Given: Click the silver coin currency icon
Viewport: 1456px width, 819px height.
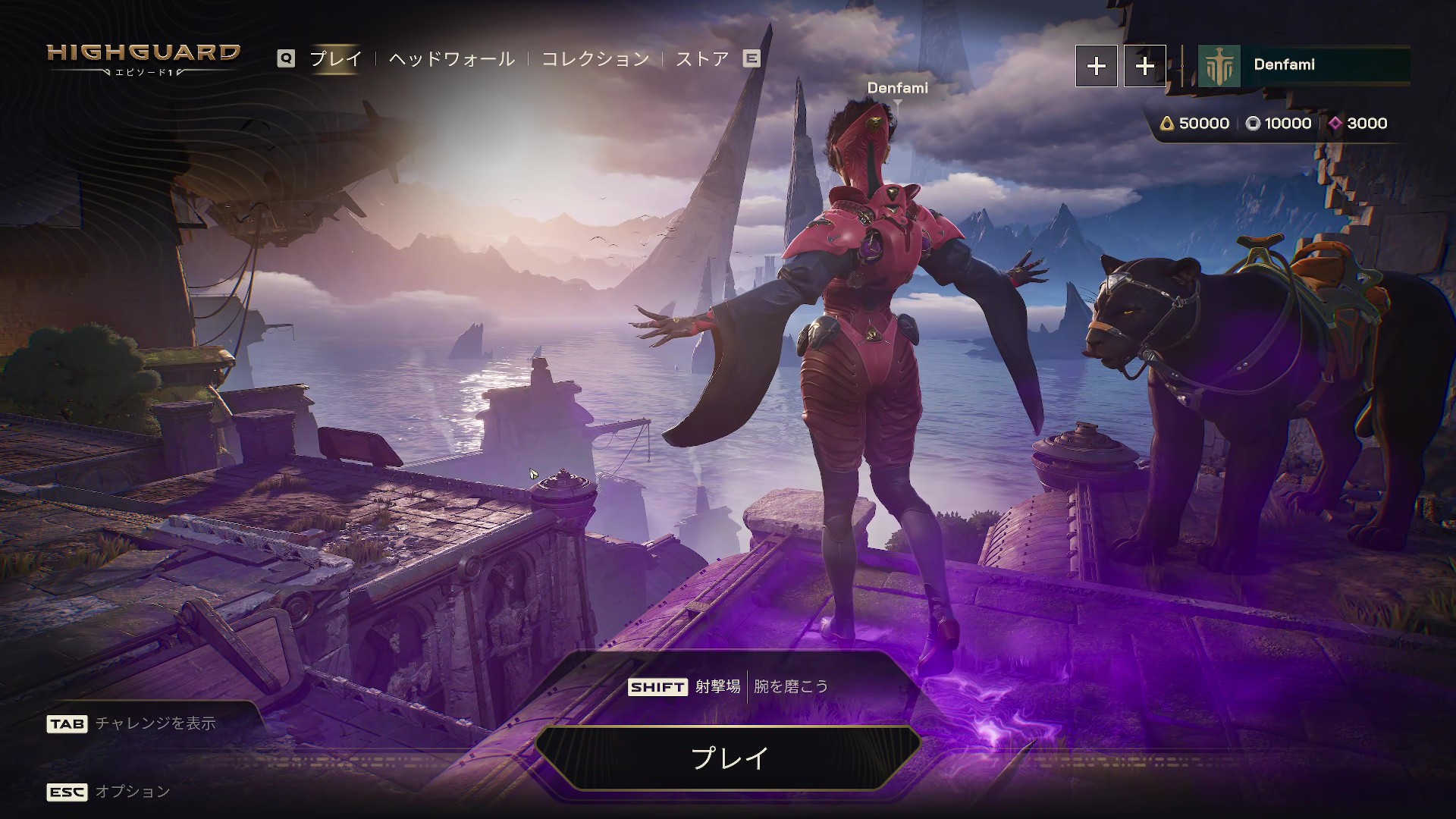Looking at the screenshot, I should 1253,124.
